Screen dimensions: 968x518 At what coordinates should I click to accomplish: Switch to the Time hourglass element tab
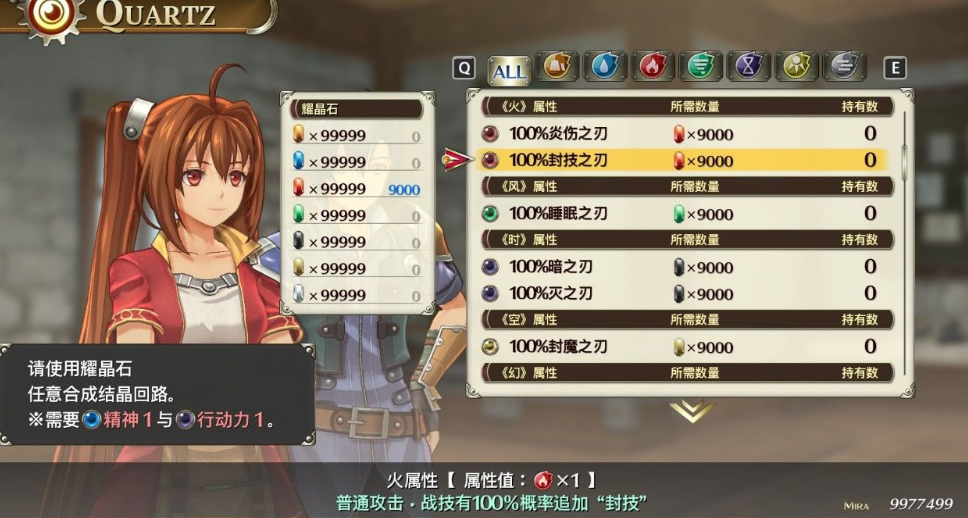(x=748, y=67)
